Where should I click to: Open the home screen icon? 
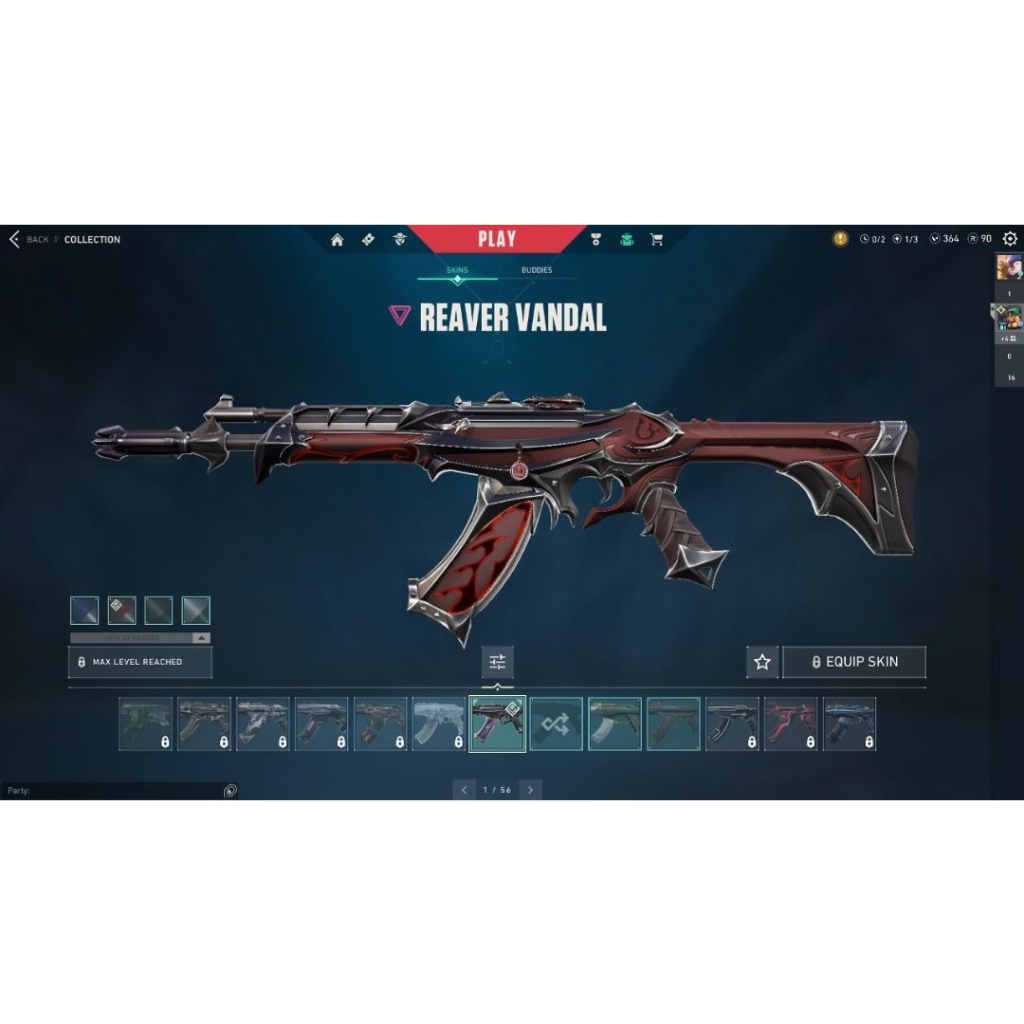337,240
